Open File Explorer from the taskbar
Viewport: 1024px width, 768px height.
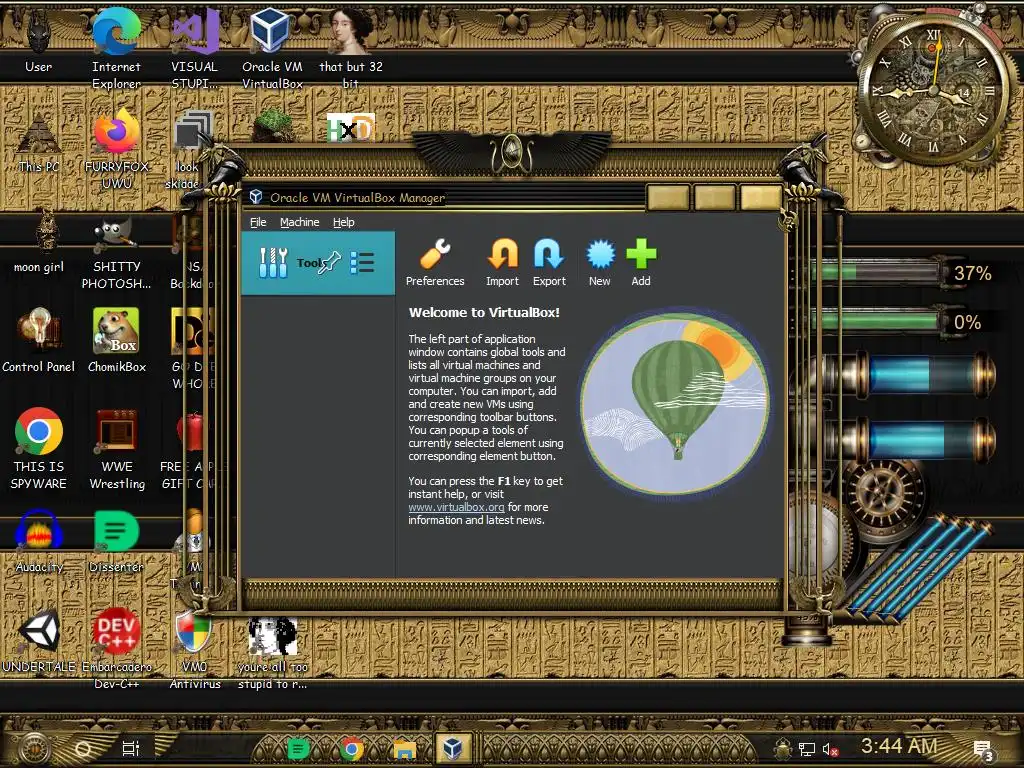pyautogui.click(x=403, y=747)
